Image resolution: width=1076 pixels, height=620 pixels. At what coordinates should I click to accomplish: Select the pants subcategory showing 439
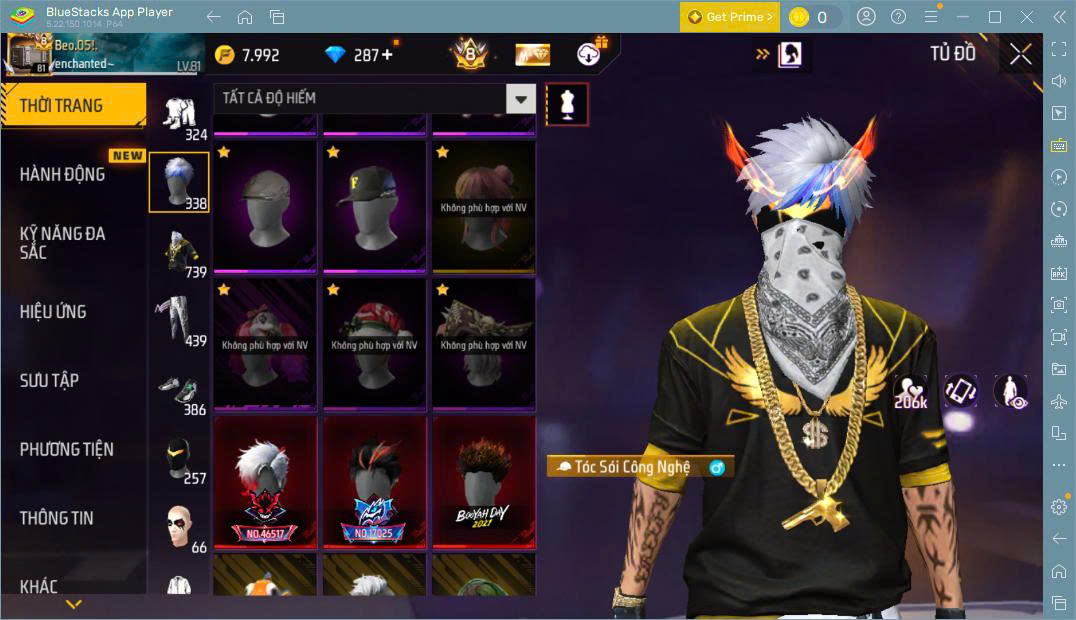pos(180,320)
